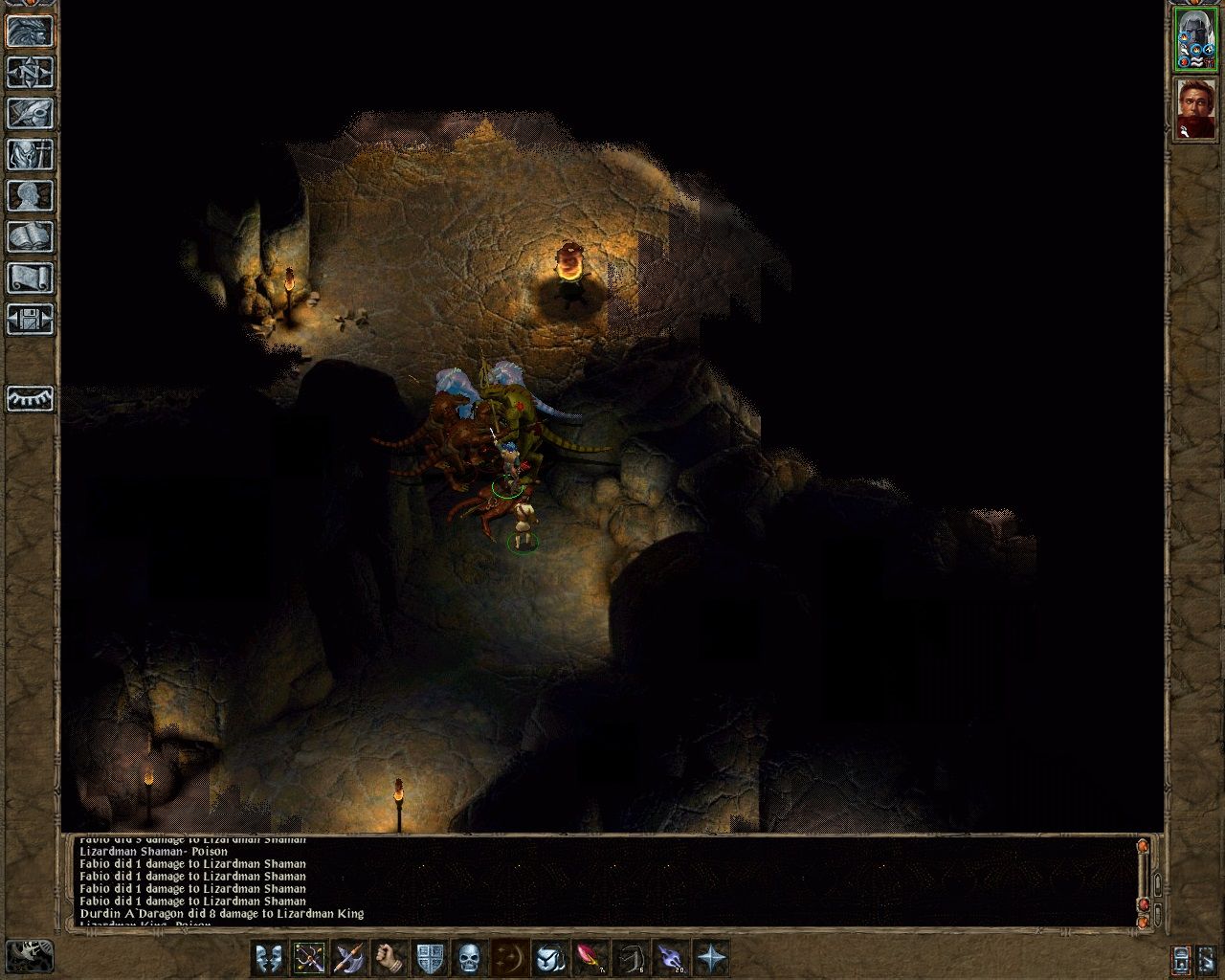Image resolution: width=1225 pixels, height=980 pixels.
Task: Open the priest scroll button
Action: (31, 278)
